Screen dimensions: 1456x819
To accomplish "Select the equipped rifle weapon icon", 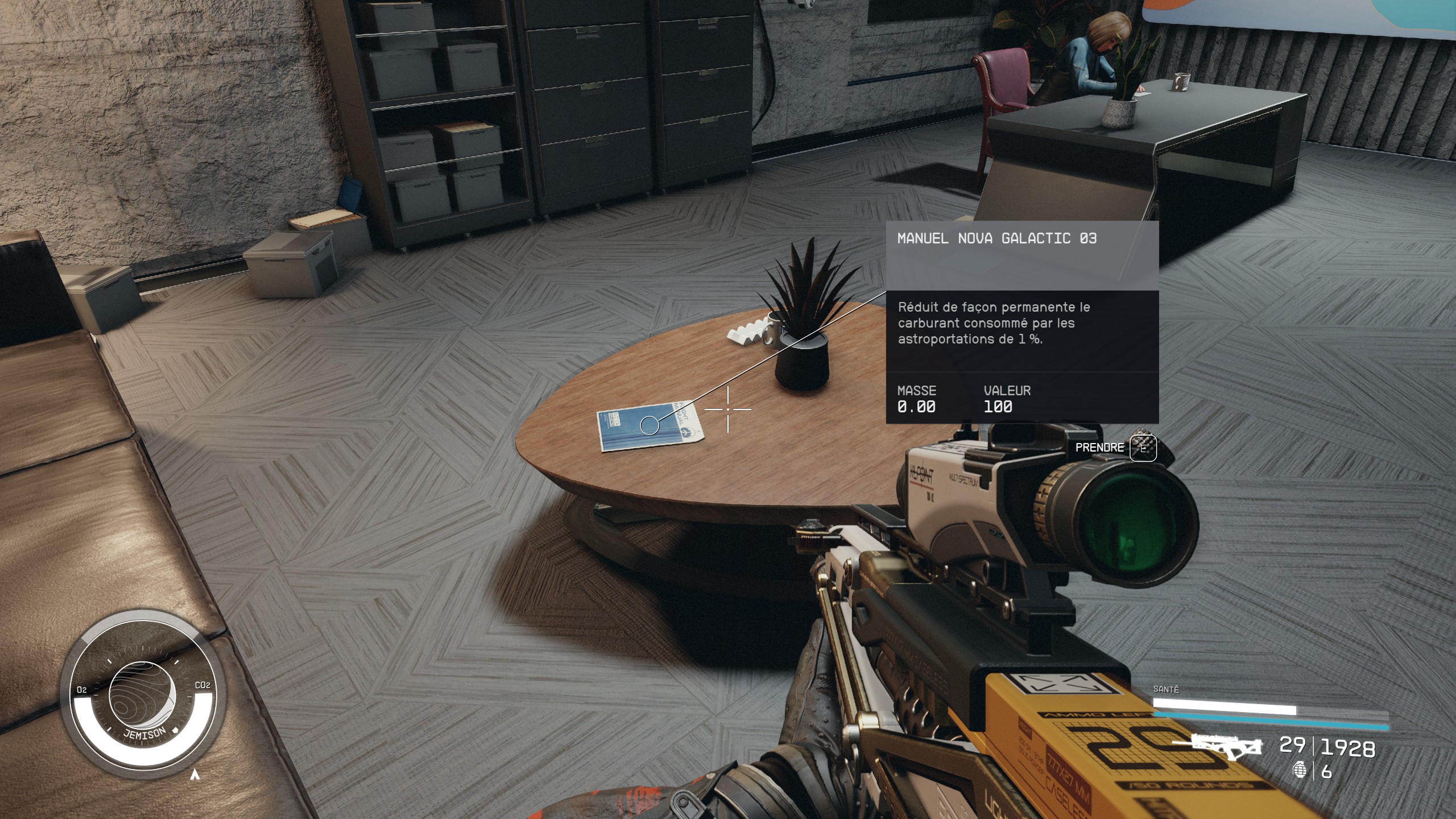I will click(1223, 746).
